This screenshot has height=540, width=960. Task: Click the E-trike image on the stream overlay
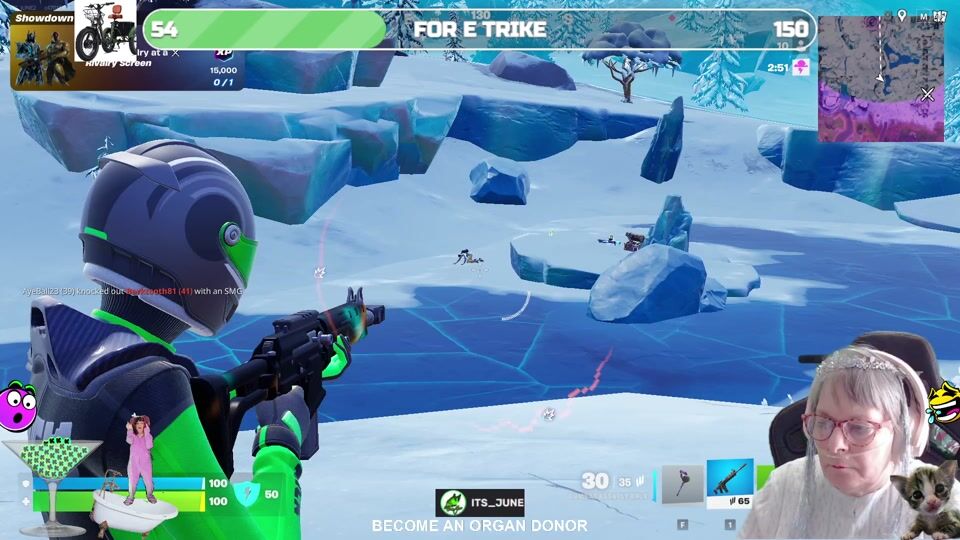(105, 30)
